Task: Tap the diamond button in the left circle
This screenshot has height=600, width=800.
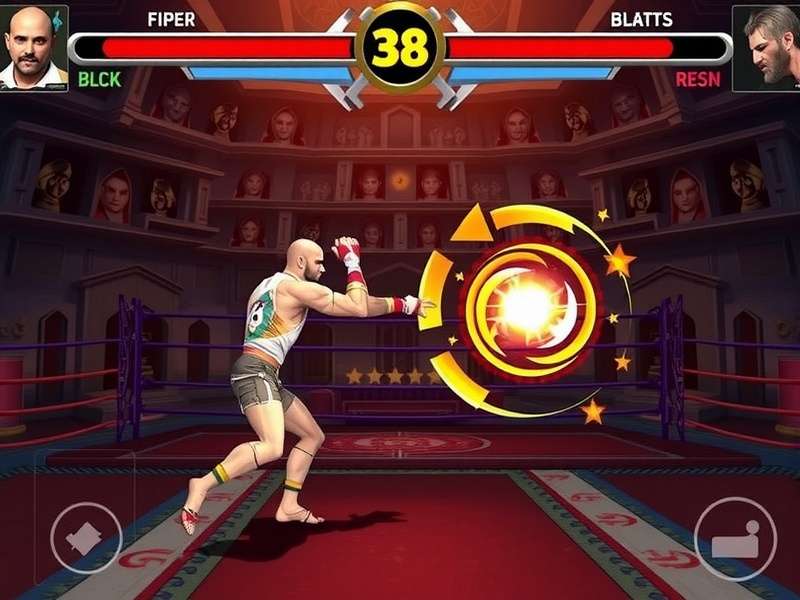Action: coord(86,537)
